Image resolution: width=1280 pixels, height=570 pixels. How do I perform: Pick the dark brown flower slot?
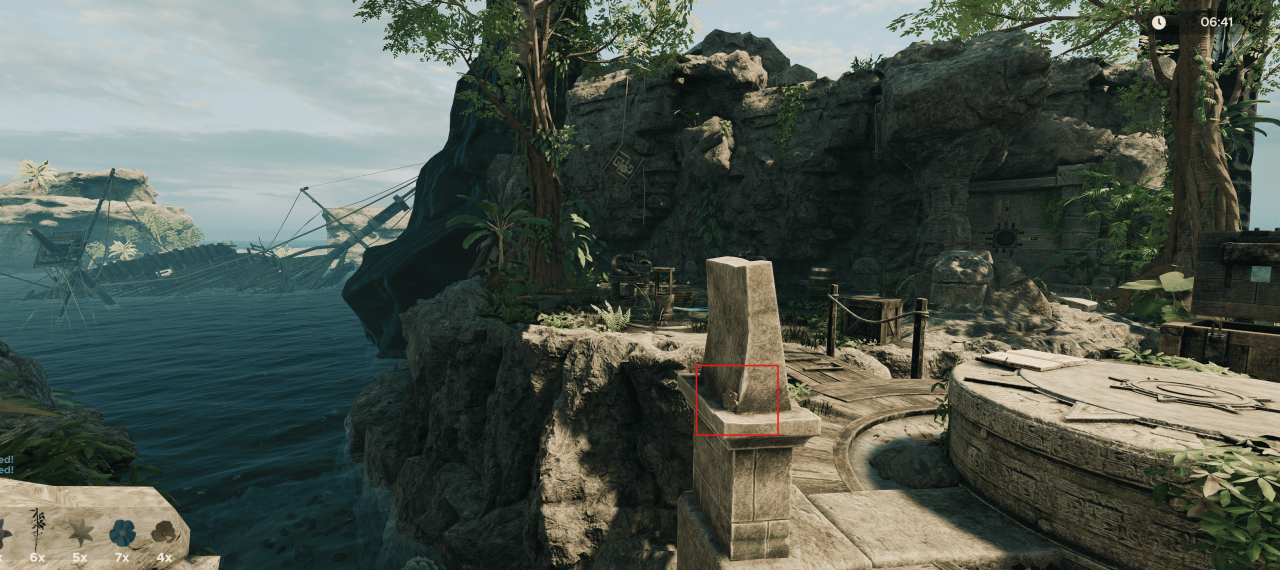(163, 532)
